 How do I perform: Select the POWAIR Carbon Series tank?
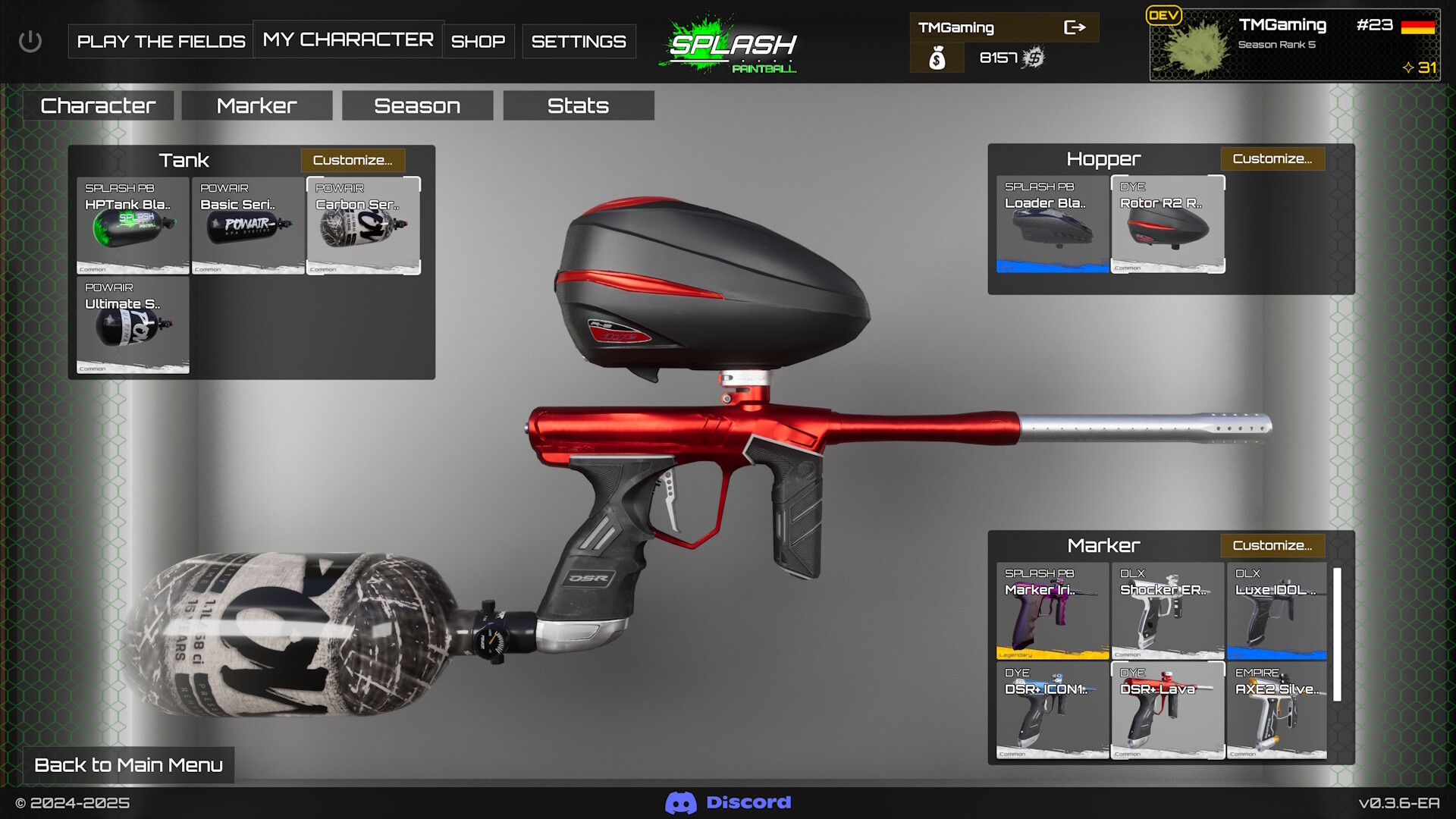363,225
